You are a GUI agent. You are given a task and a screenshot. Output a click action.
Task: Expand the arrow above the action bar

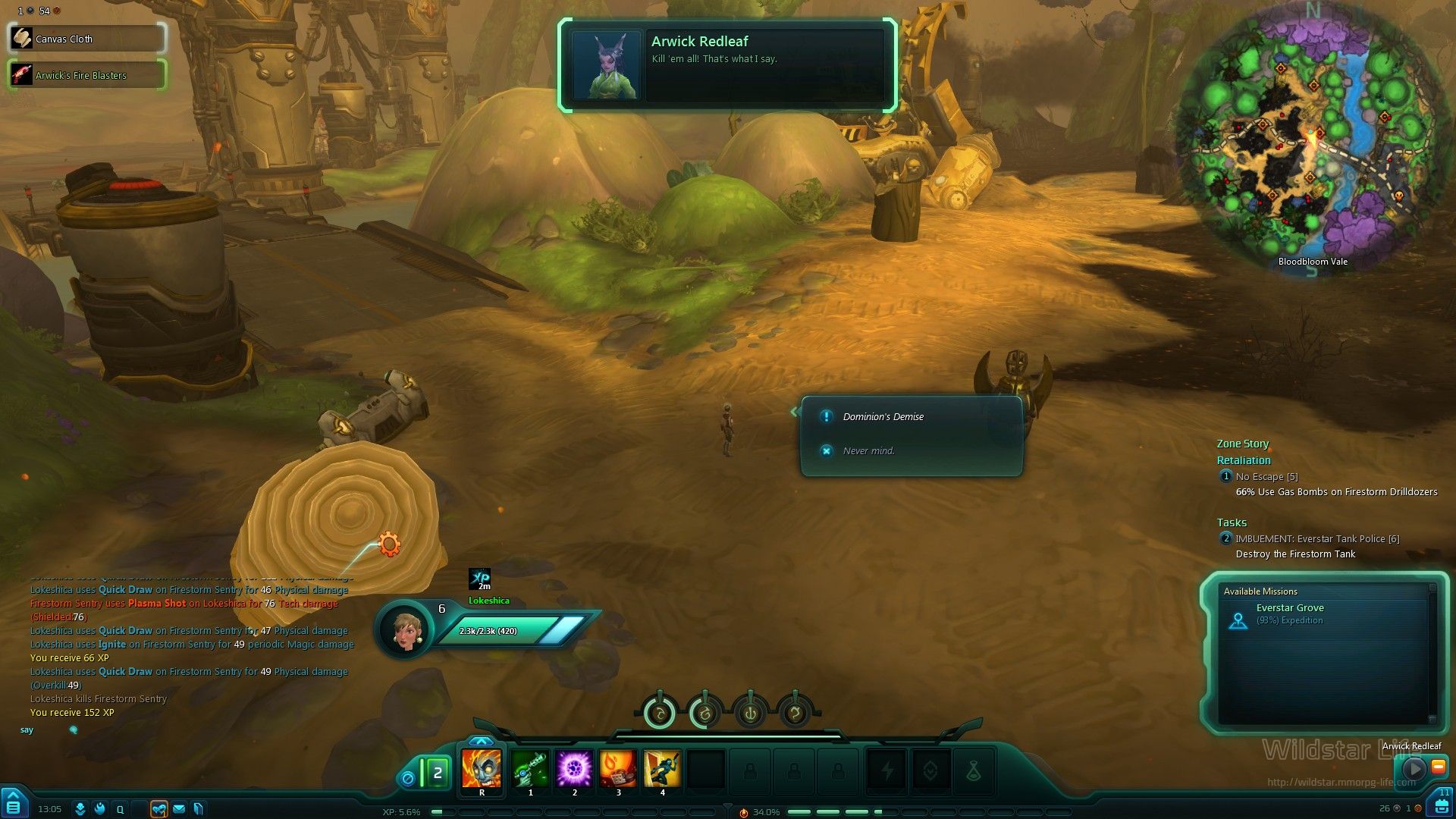click(482, 741)
